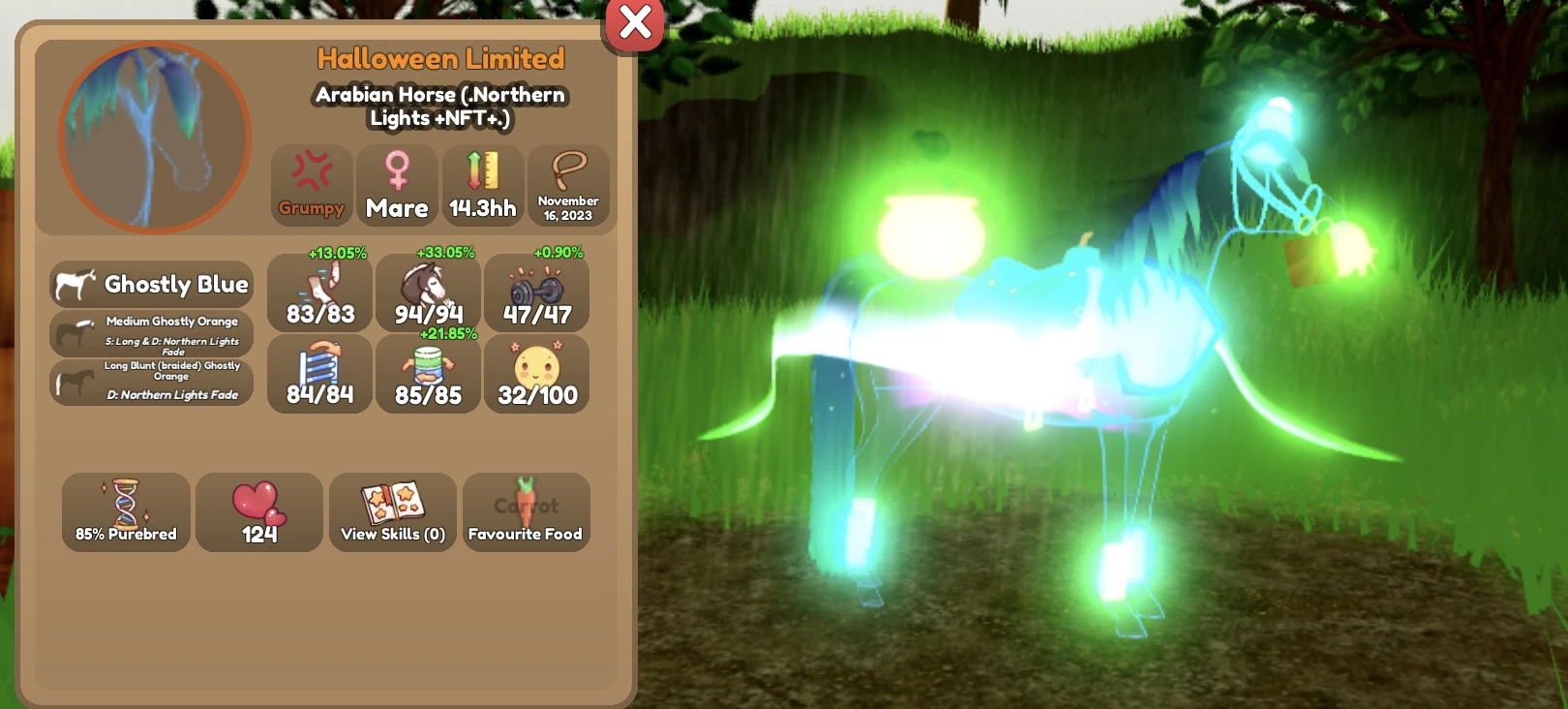Open the dumbbell strength stat showing 47/47
This screenshot has height=709, width=1568.
click(x=537, y=293)
